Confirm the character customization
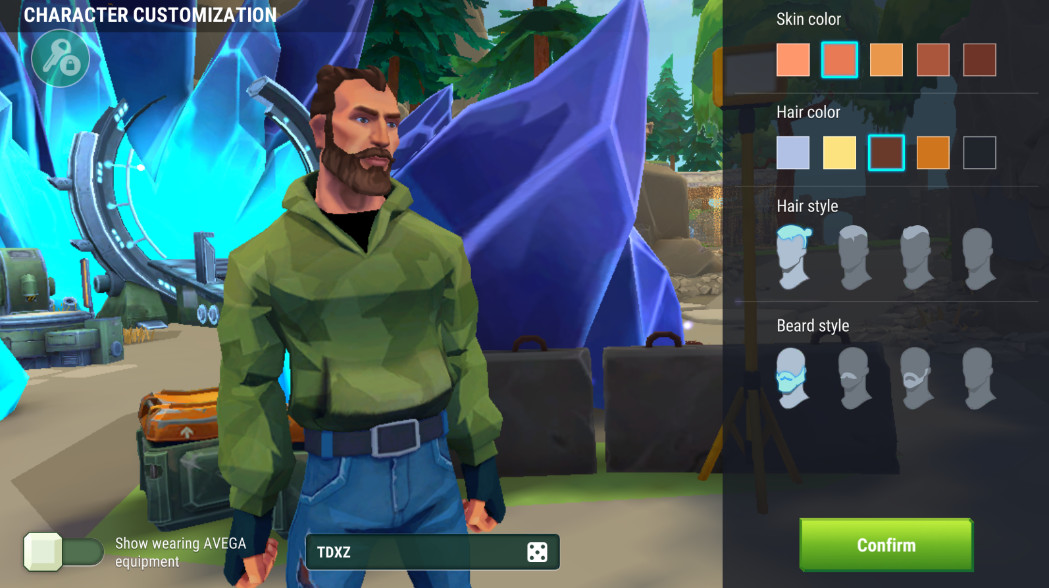 (885, 545)
